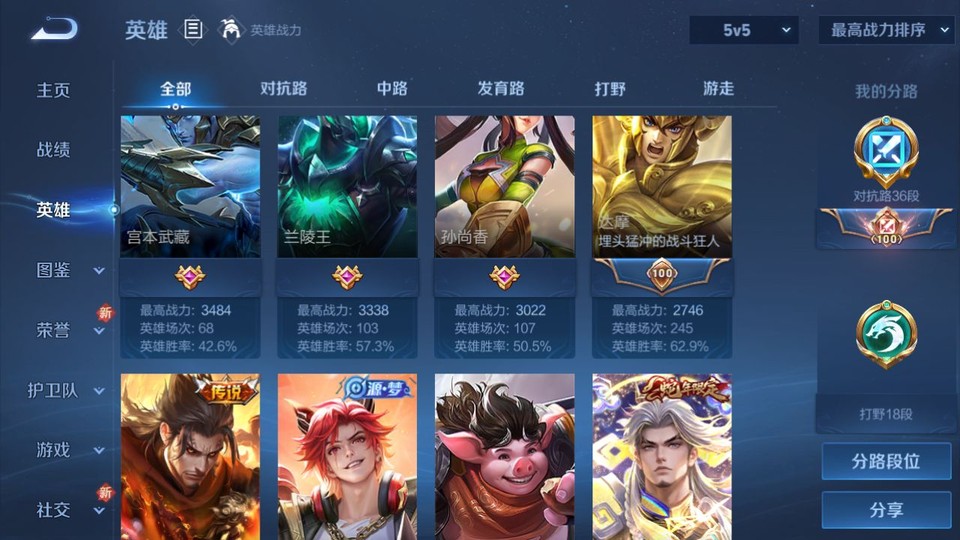Open the 战绩 sidebar entry
960x540 pixels.
click(54, 150)
